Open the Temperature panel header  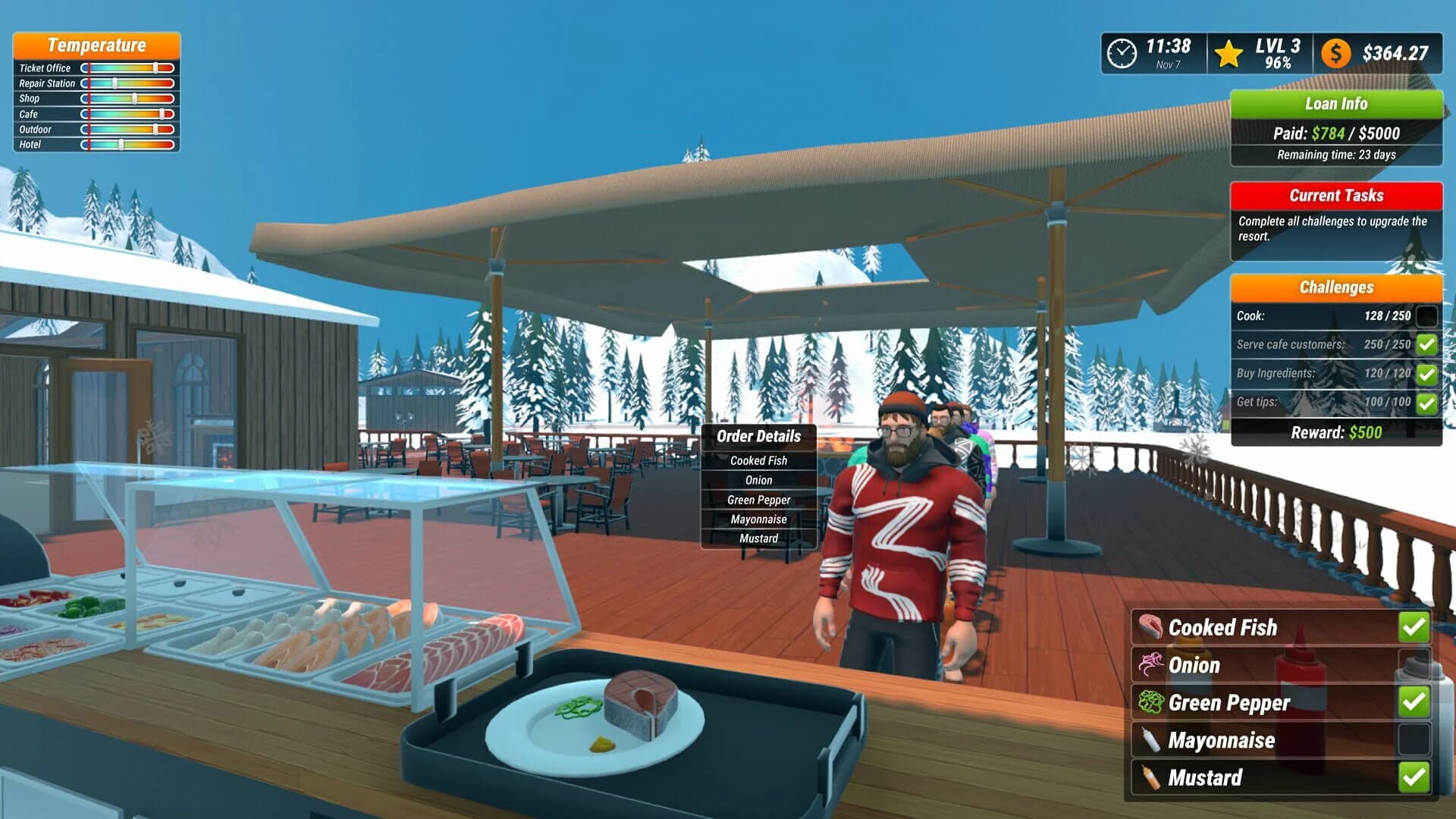point(96,45)
